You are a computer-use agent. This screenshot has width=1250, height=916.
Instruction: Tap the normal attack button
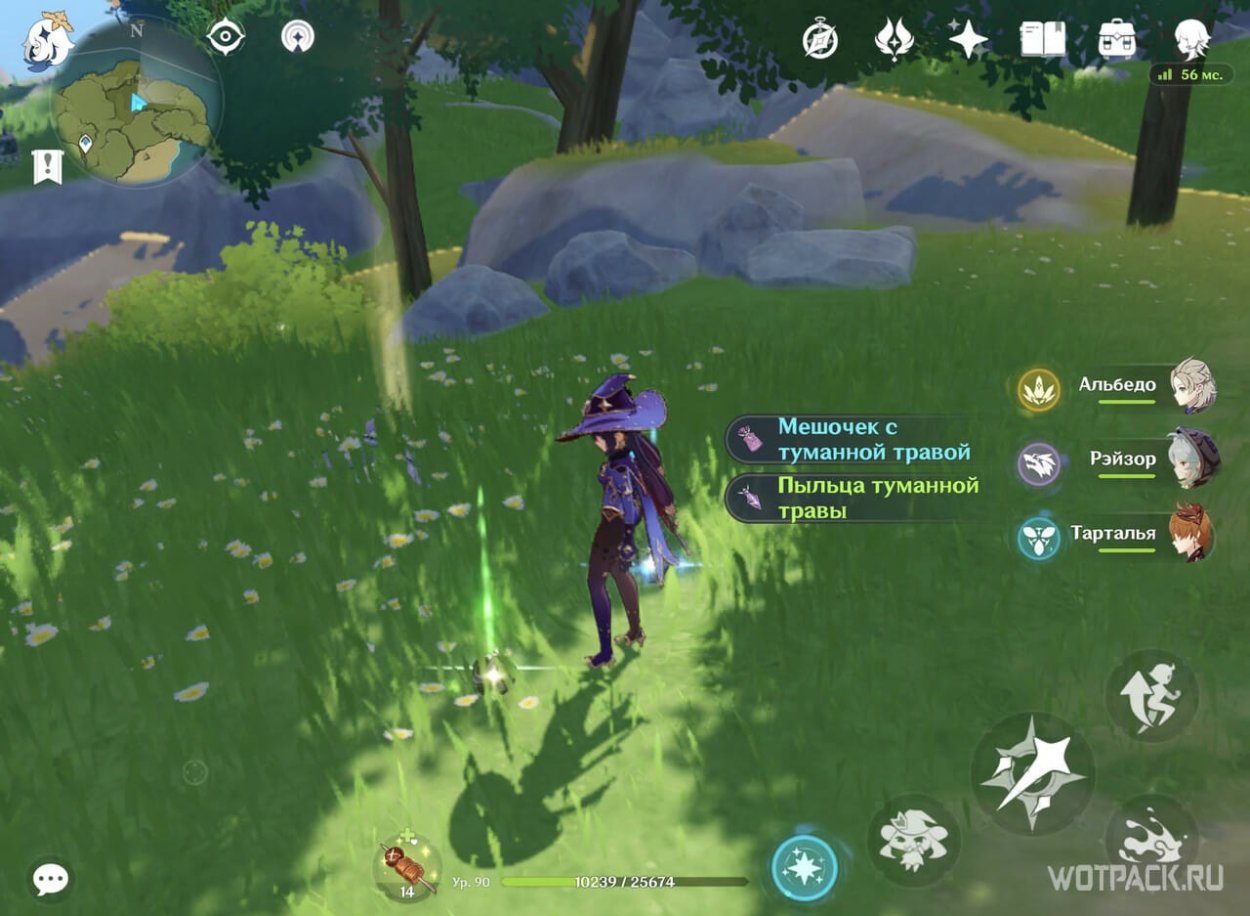[x=1032, y=773]
